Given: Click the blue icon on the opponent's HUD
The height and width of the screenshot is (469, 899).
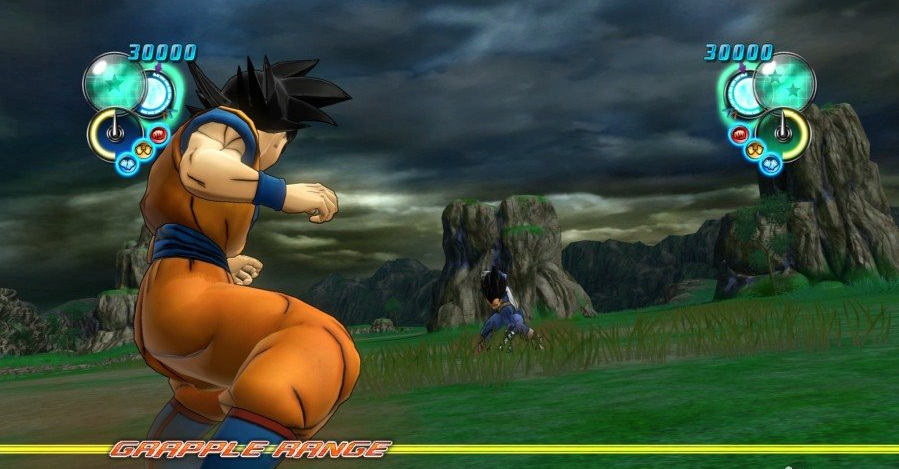Looking at the screenshot, I should (x=770, y=163).
